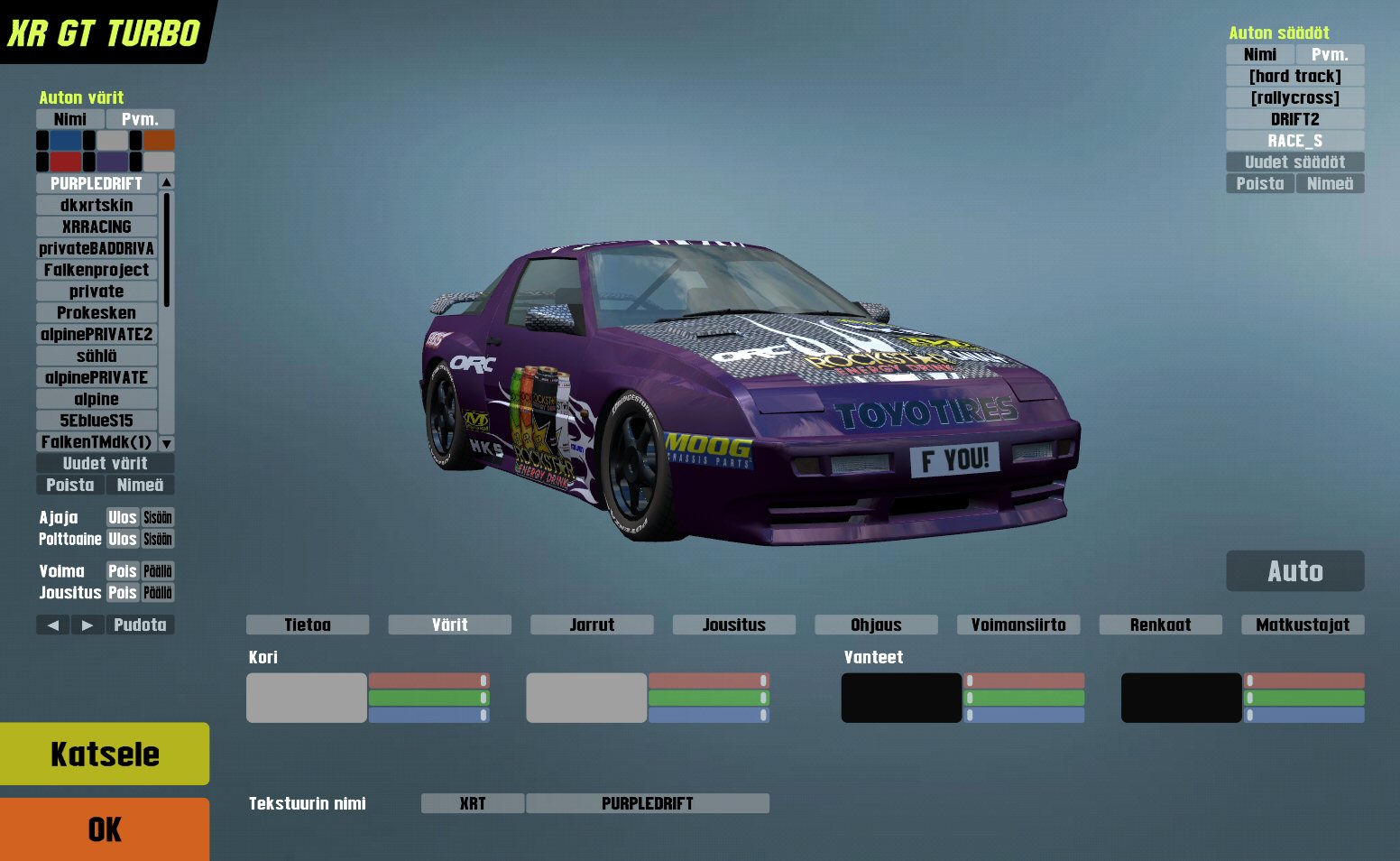Create new colours with Uudet värit
The width and height of the screenshot is (1400, 861).
(x=105, y=463)
